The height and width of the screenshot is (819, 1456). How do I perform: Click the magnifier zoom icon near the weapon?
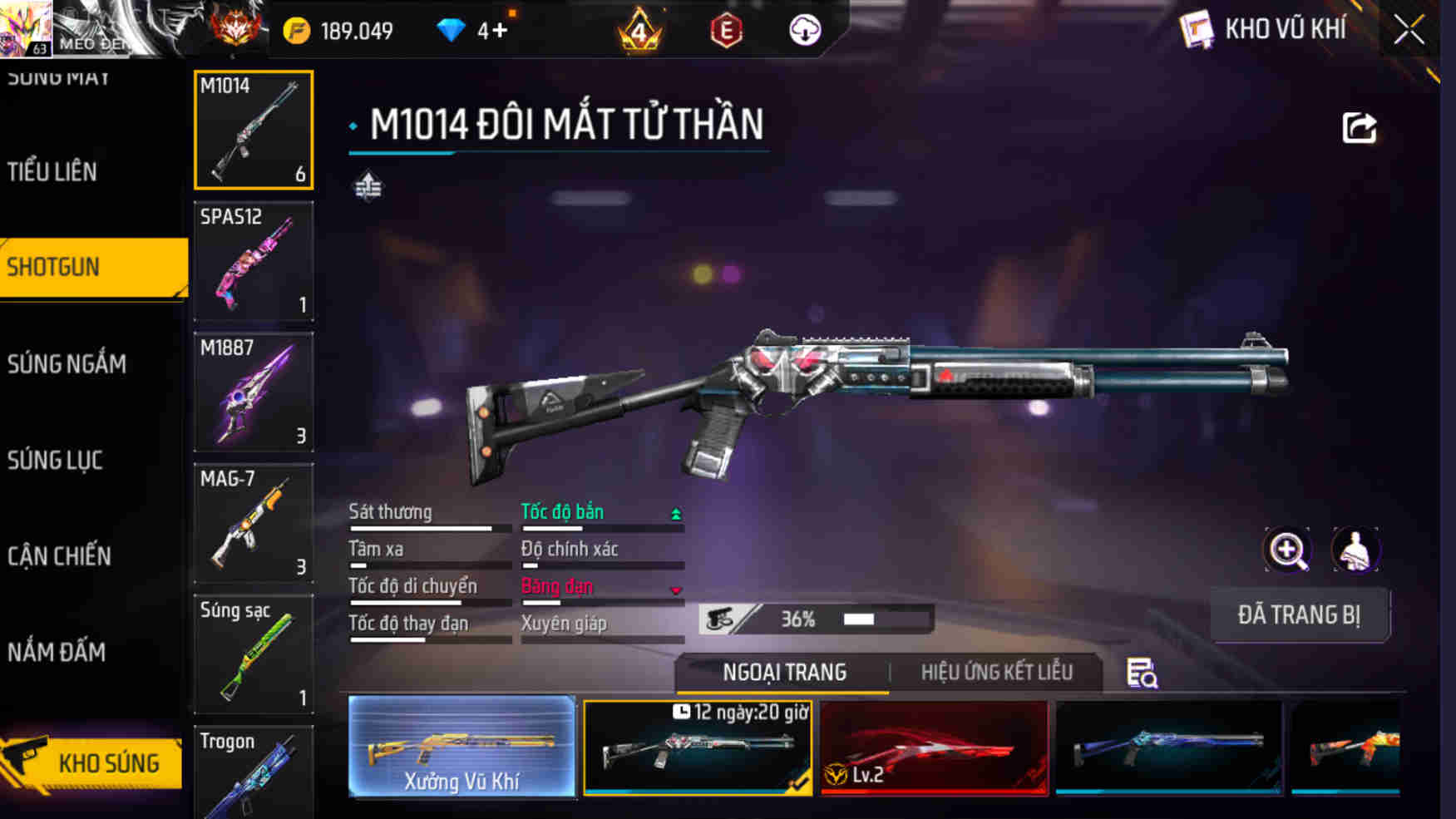(1287, 550)
